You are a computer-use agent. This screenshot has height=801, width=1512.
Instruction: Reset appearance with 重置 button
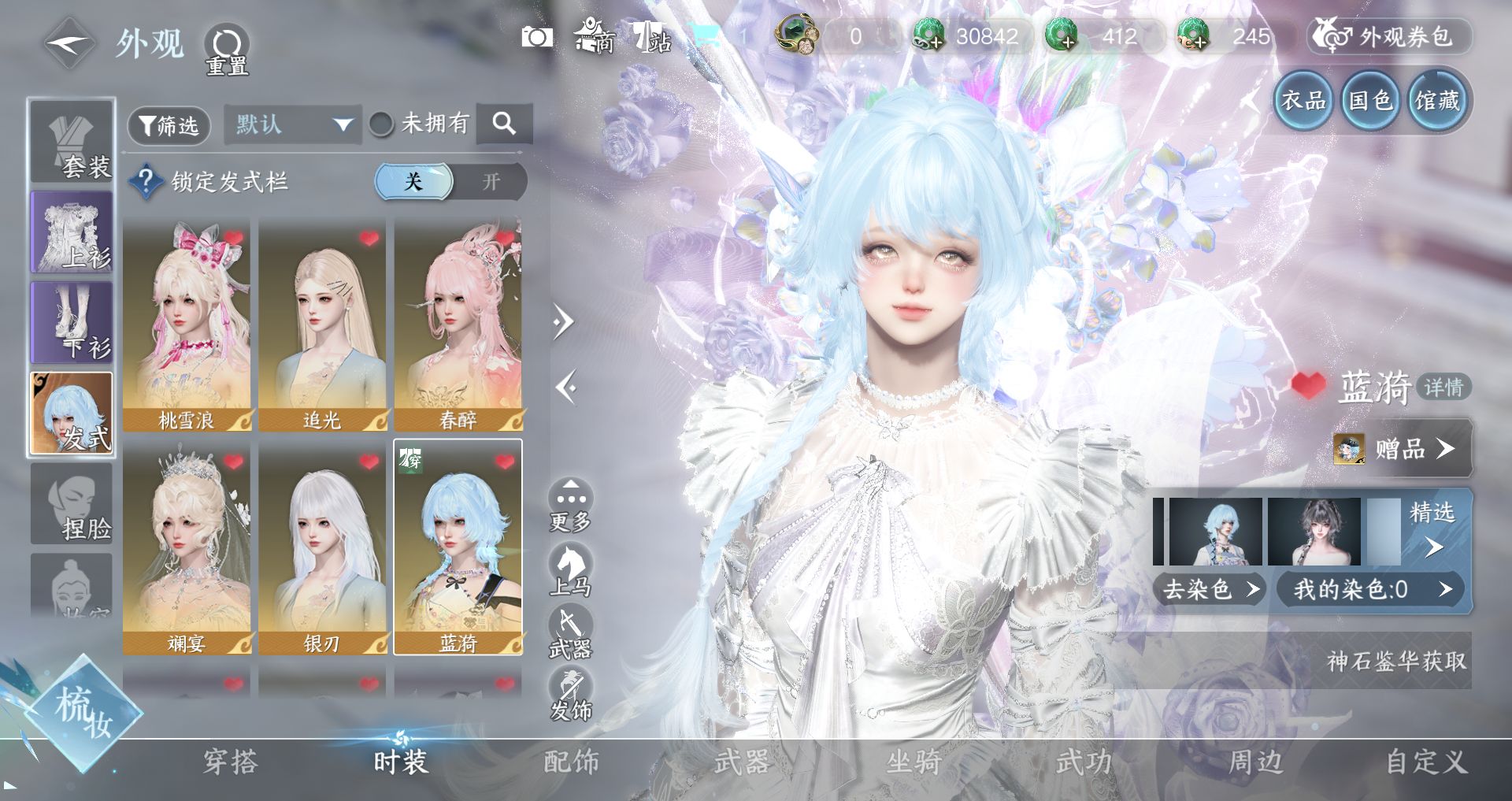[227, 50]
